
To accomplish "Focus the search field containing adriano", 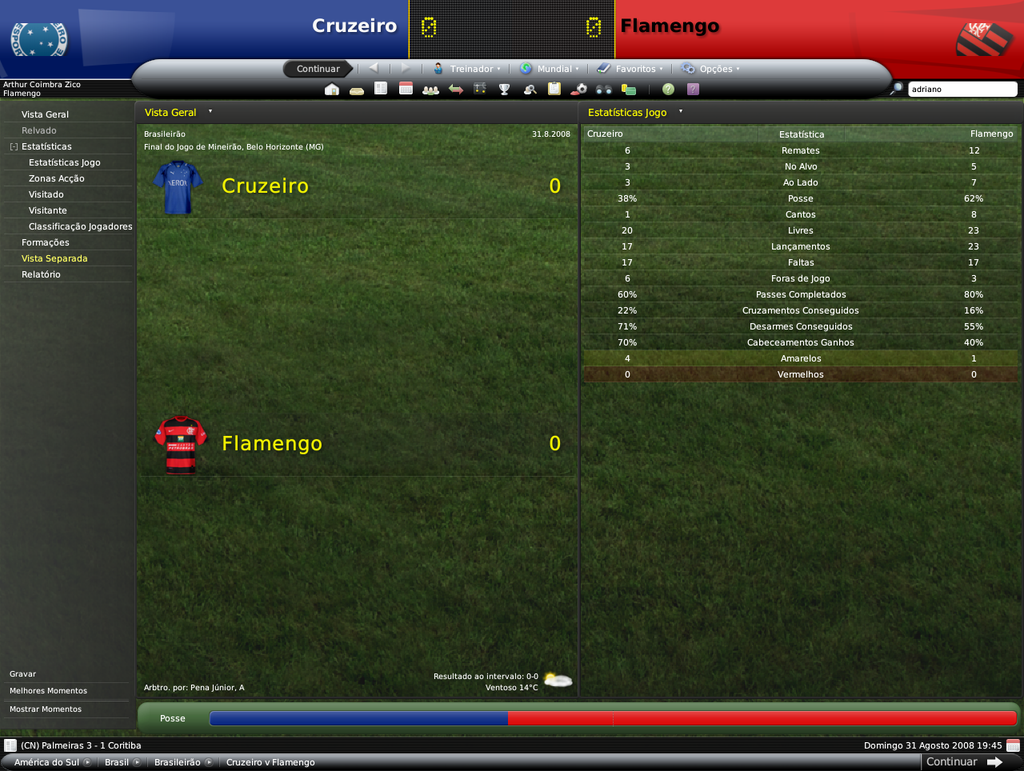I will click(x=960, y=89).
